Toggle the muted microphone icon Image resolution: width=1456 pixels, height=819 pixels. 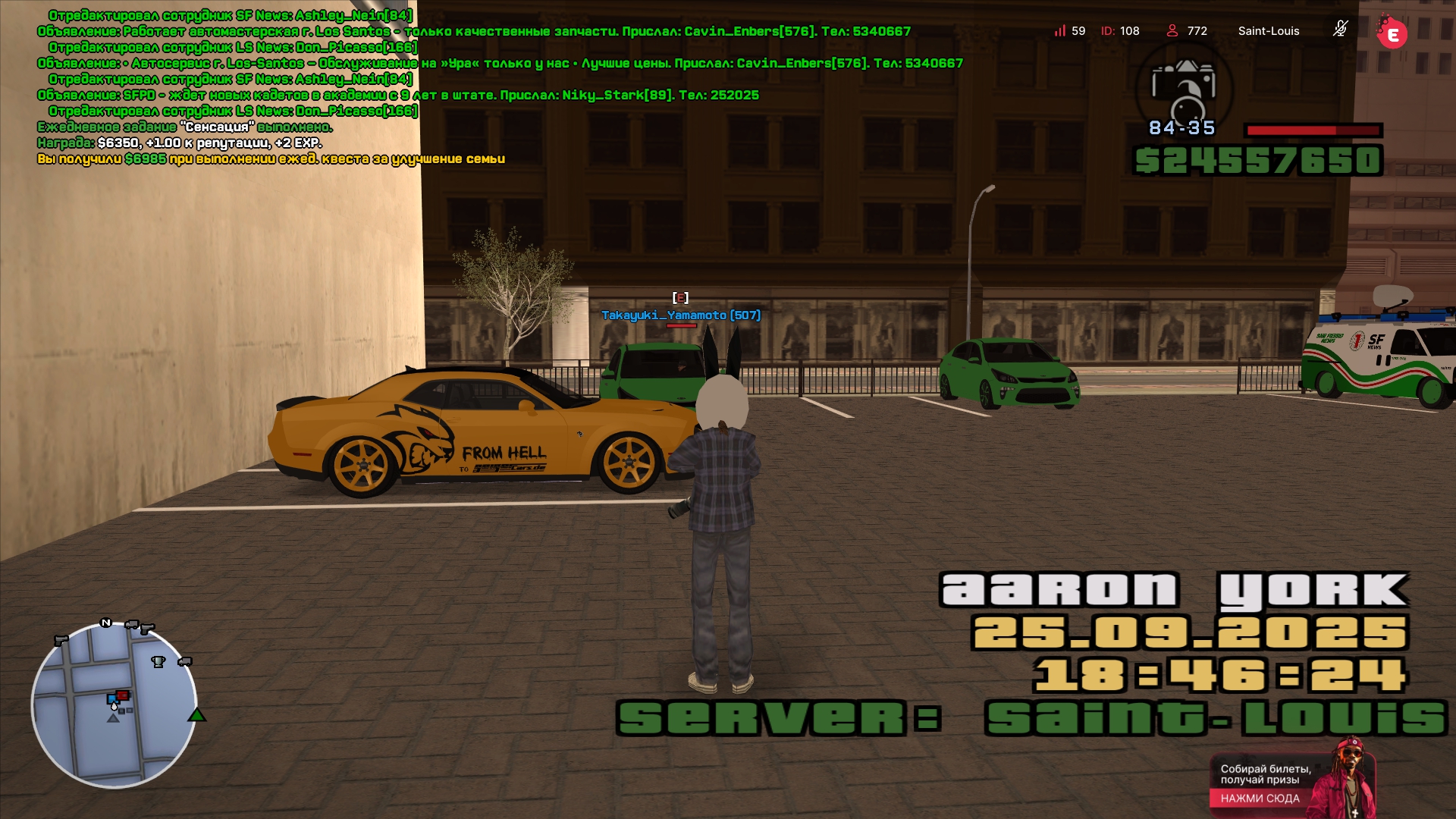pos(1340,30)
